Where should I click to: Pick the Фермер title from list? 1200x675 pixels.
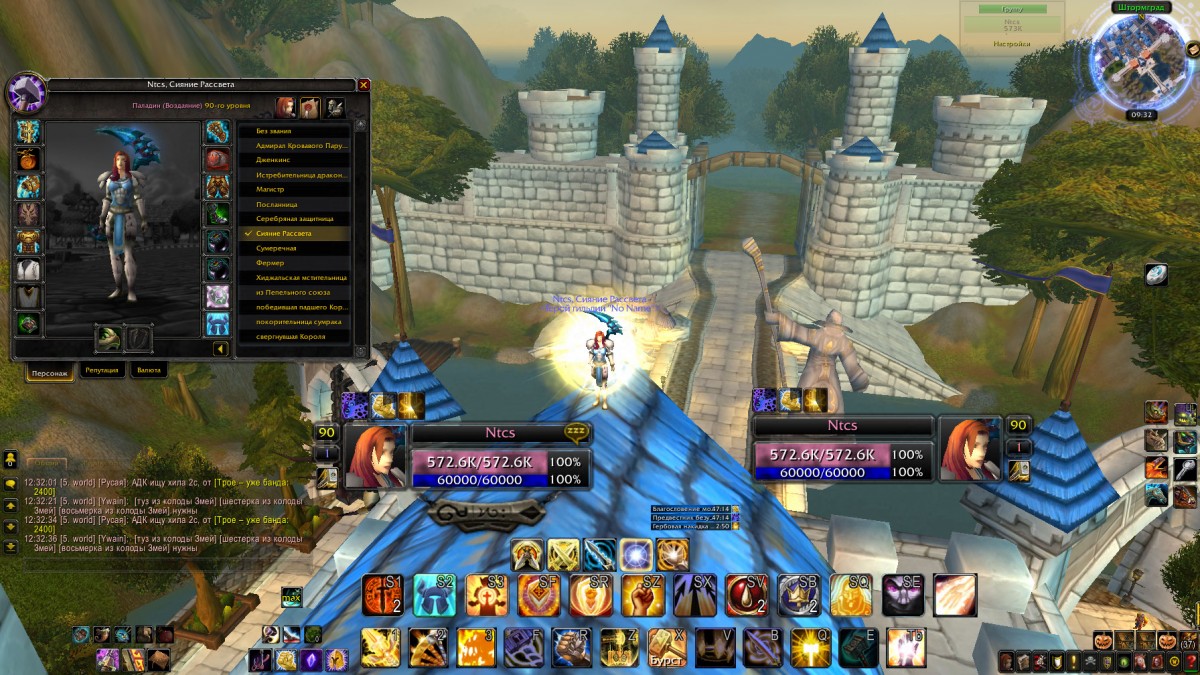pyautogui.click(x=295, y=263)
